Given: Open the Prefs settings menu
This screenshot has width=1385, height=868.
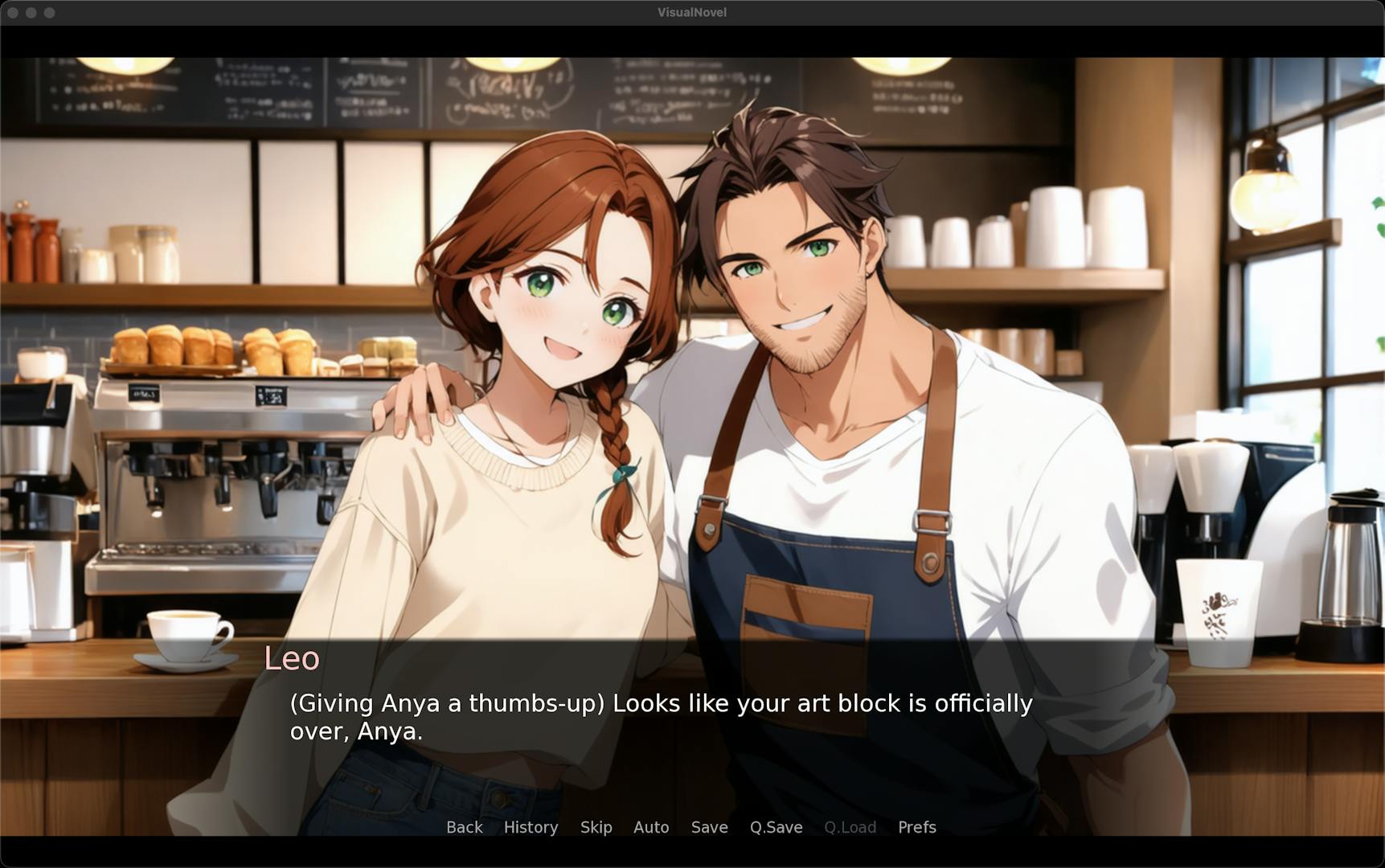Looking at the screenshot, I should pyautogui.click(x=916, y=827).
